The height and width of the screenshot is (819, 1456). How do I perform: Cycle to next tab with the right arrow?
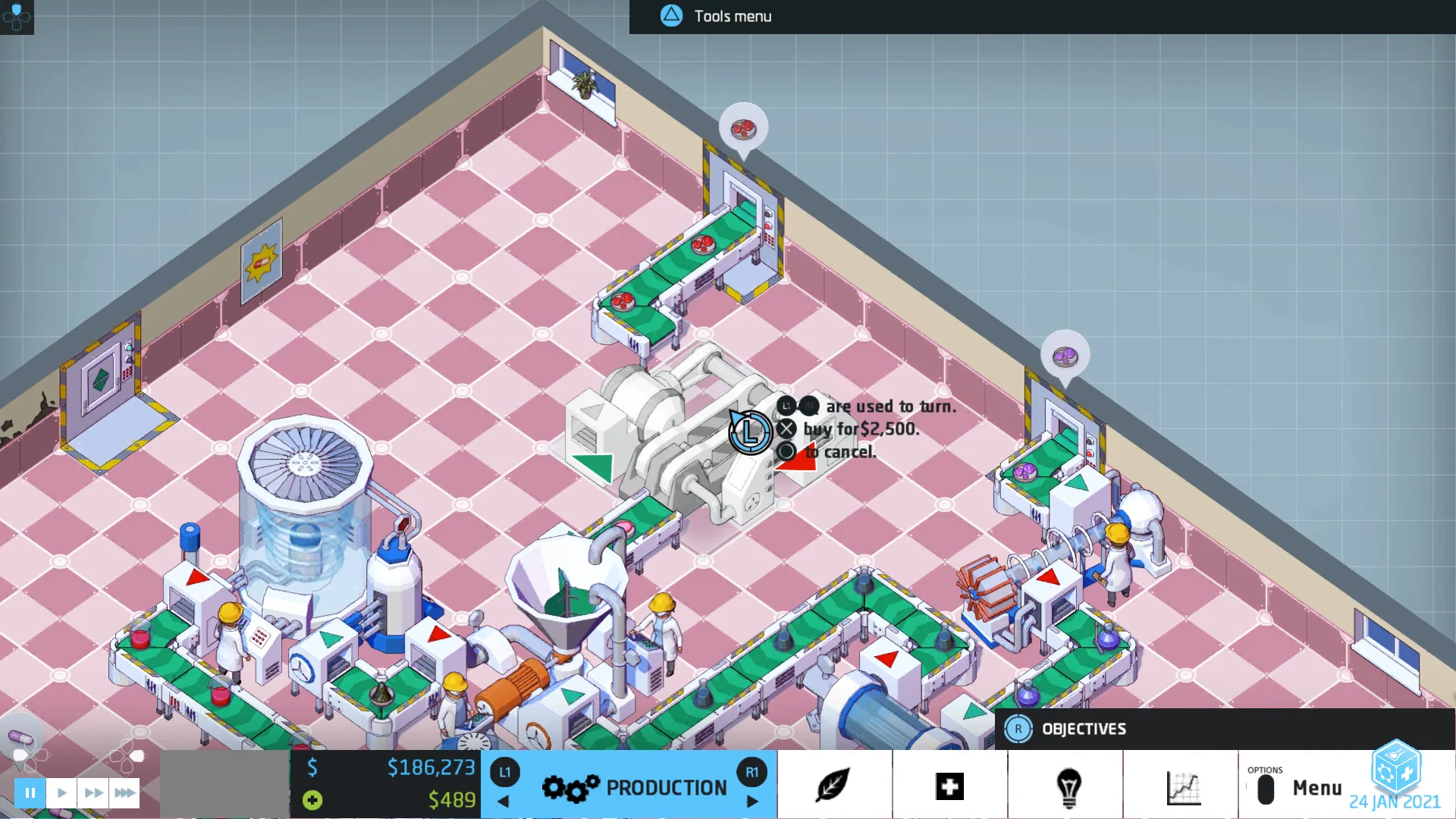752,801
